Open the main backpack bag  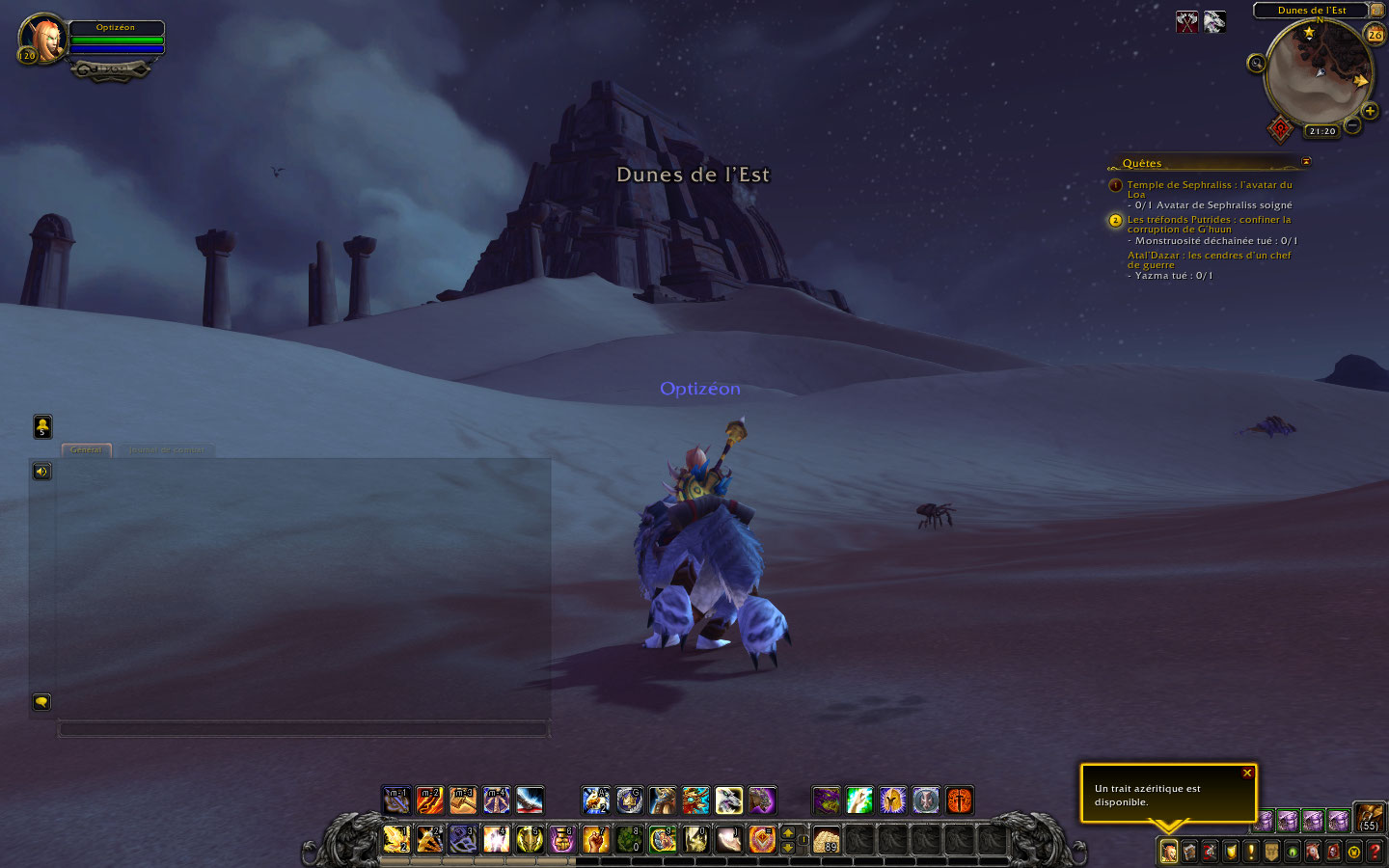click(1370, 818)
